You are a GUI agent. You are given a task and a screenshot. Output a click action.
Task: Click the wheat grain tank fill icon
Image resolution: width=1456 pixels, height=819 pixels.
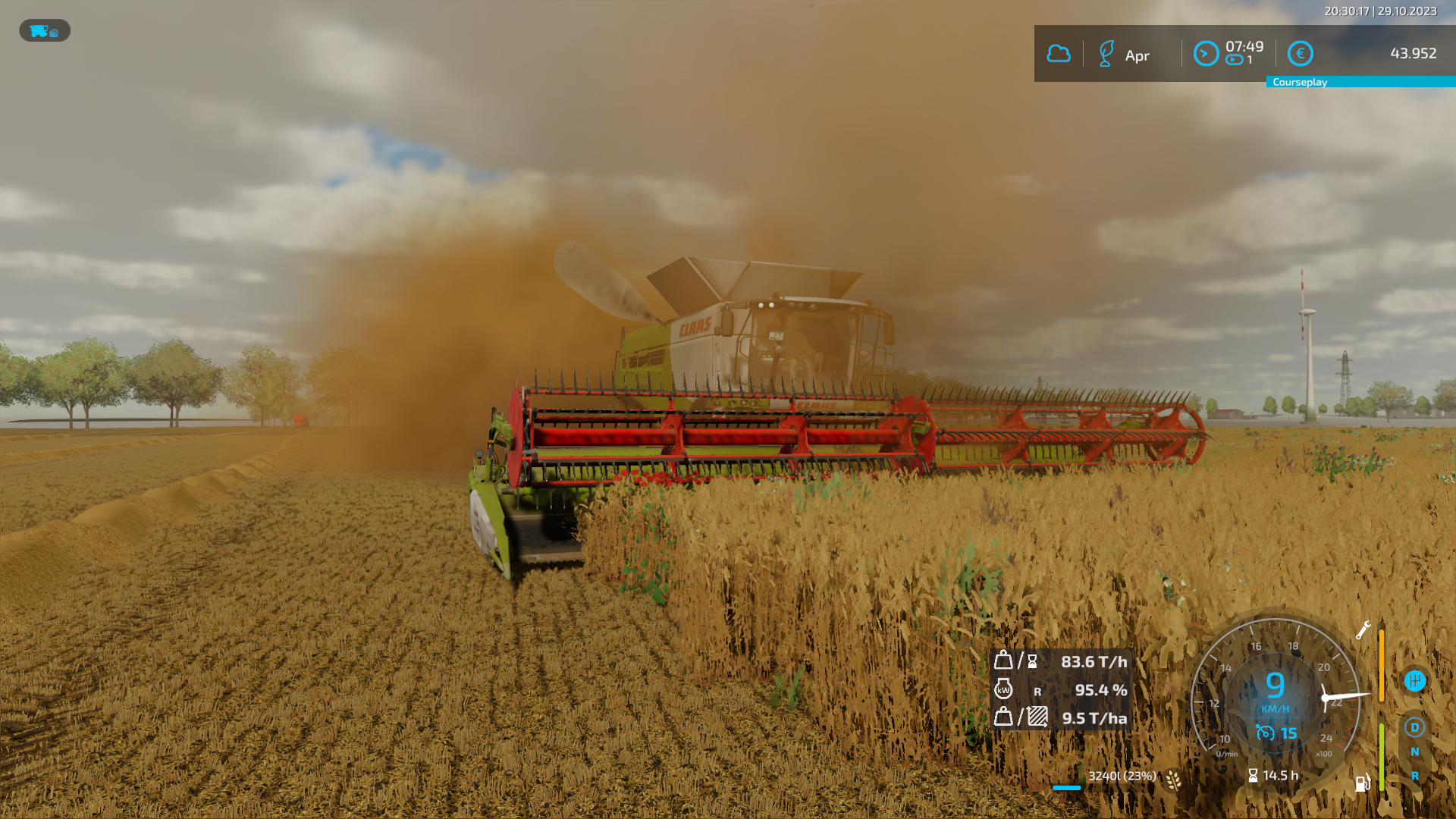click(x=1173, y=779)
